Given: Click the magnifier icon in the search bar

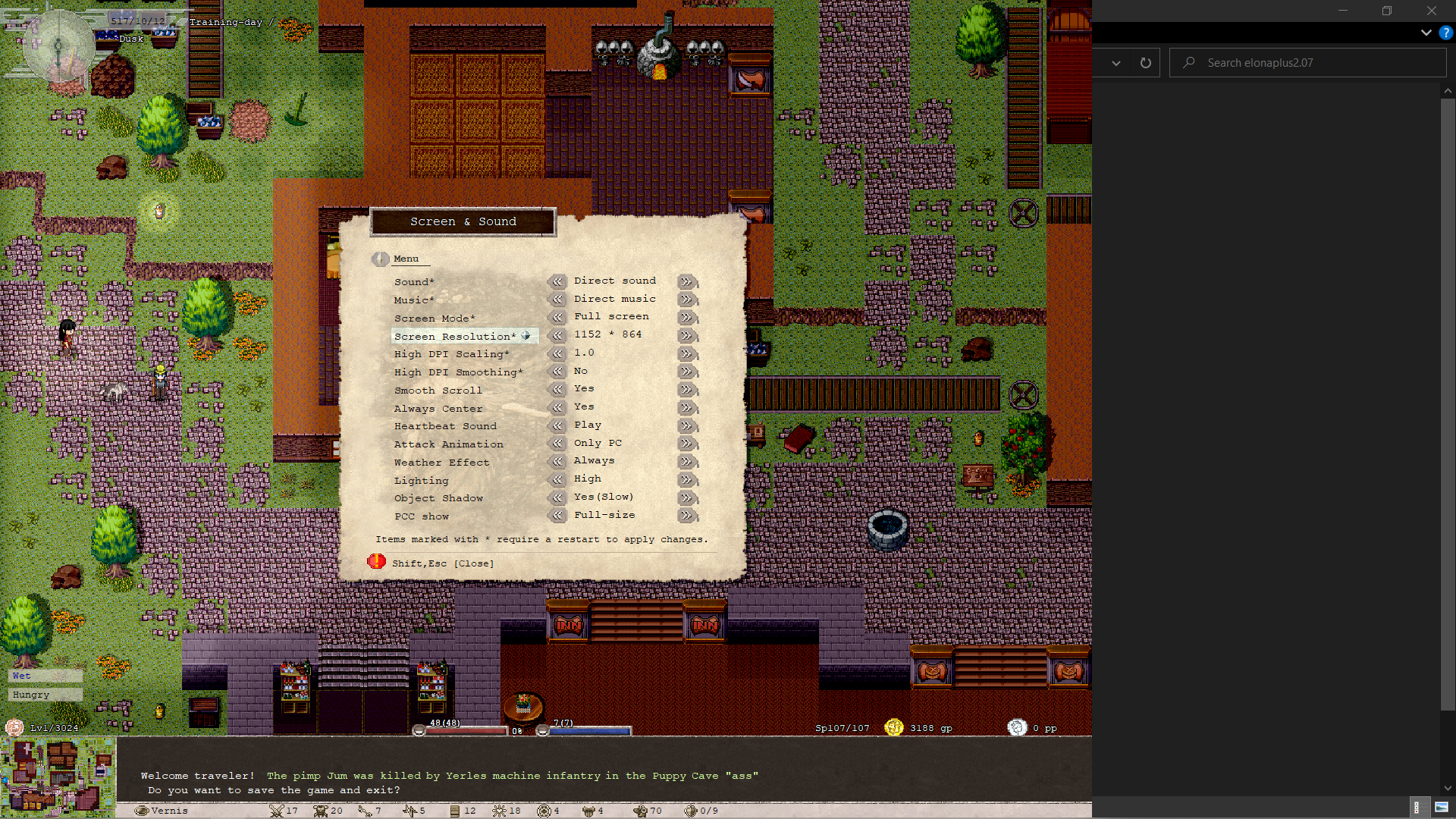Looking at the screenshot, I should (1188, 62).
